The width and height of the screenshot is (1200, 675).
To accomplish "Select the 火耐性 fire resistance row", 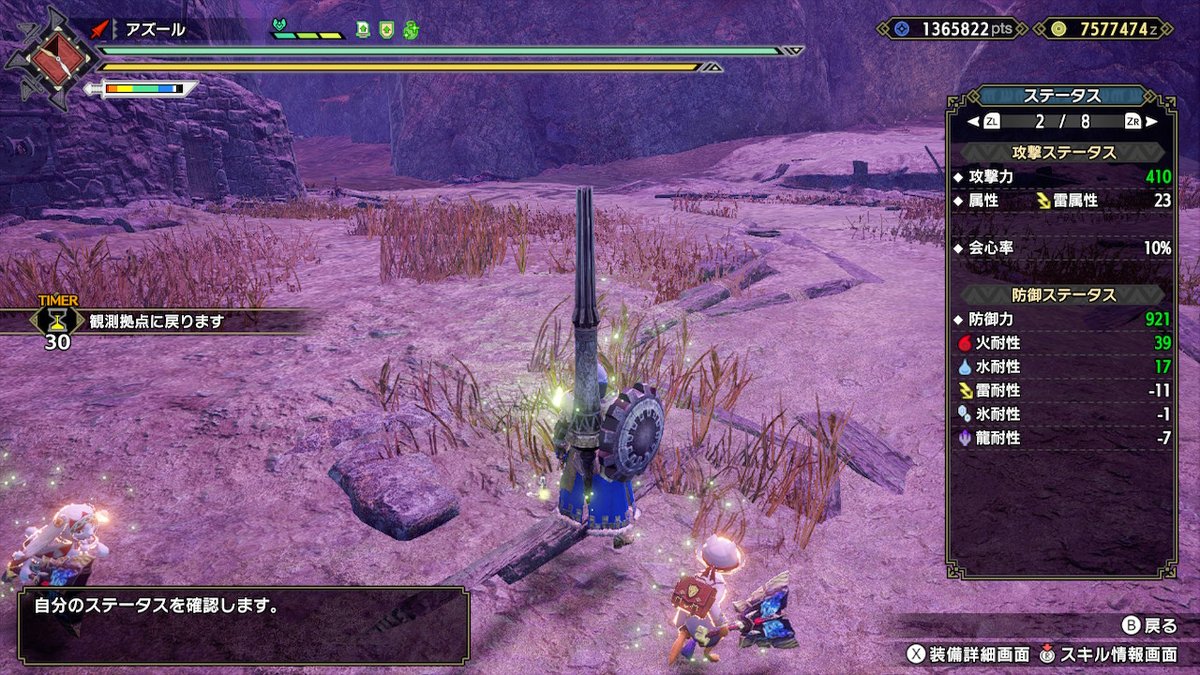I will [x=1061, y=343].
